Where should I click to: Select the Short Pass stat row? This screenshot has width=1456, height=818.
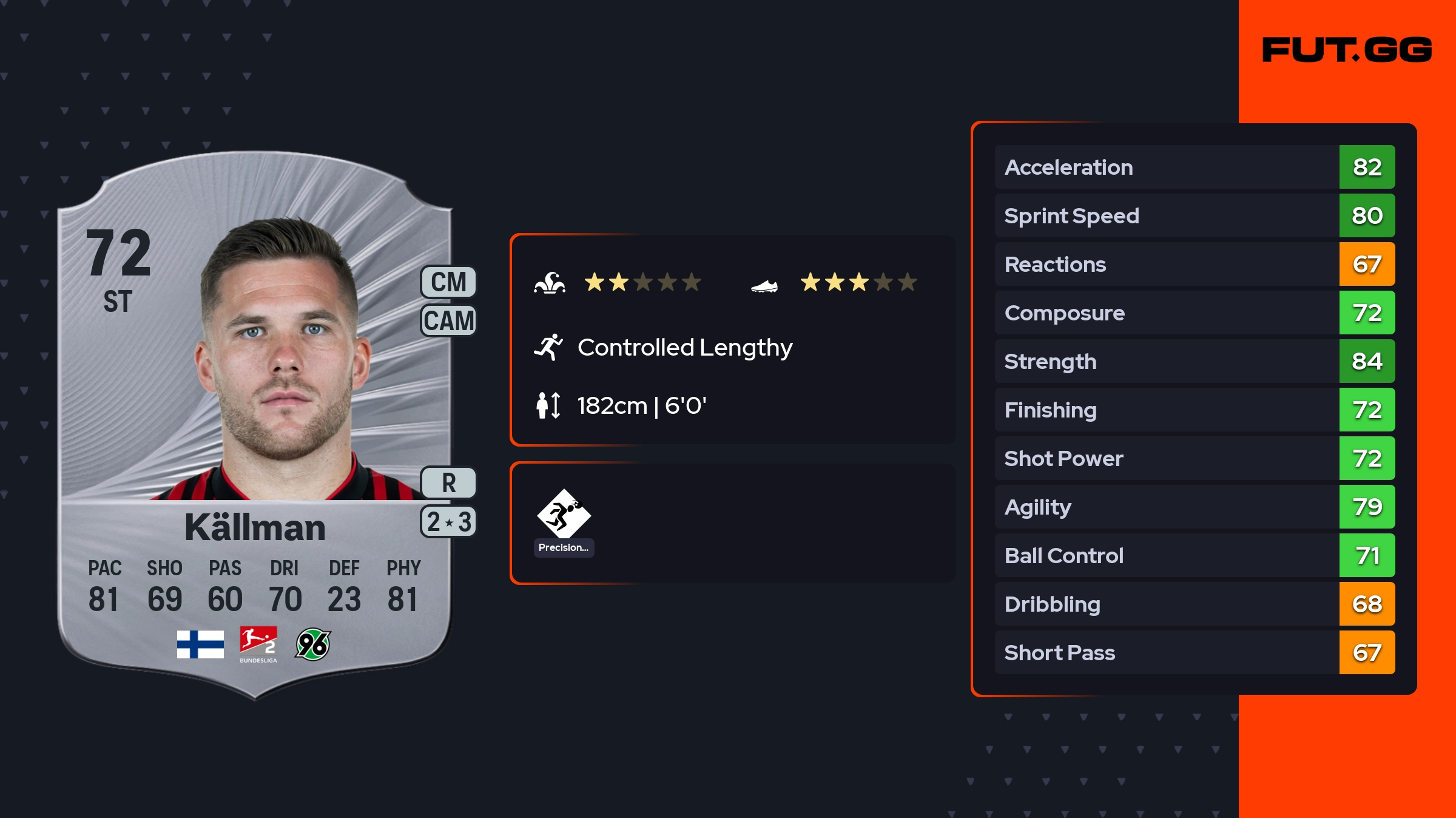pos(1194,652)
